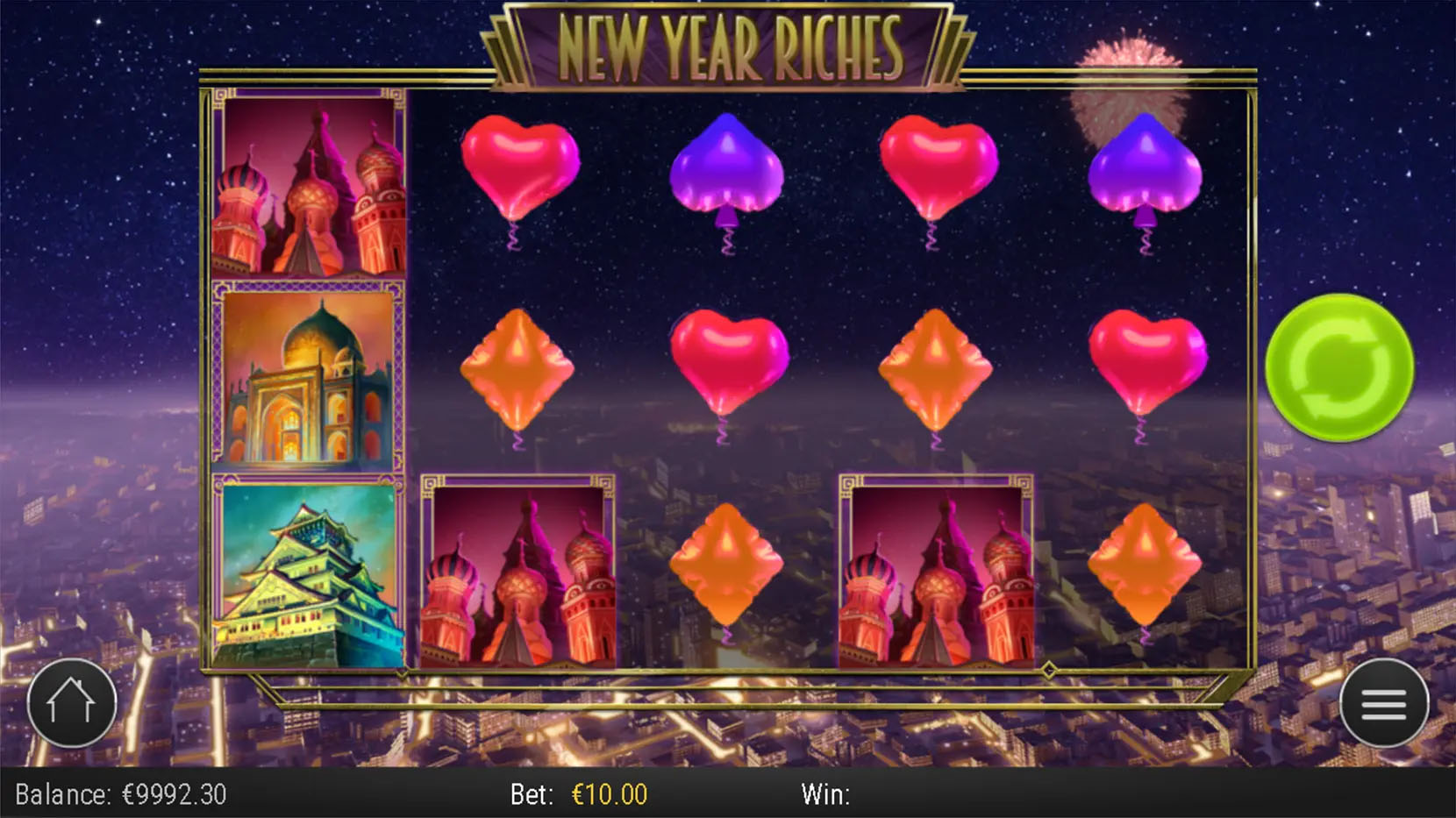Open the hamburger menu
1456x818 pixels.
pos(1386,703)
